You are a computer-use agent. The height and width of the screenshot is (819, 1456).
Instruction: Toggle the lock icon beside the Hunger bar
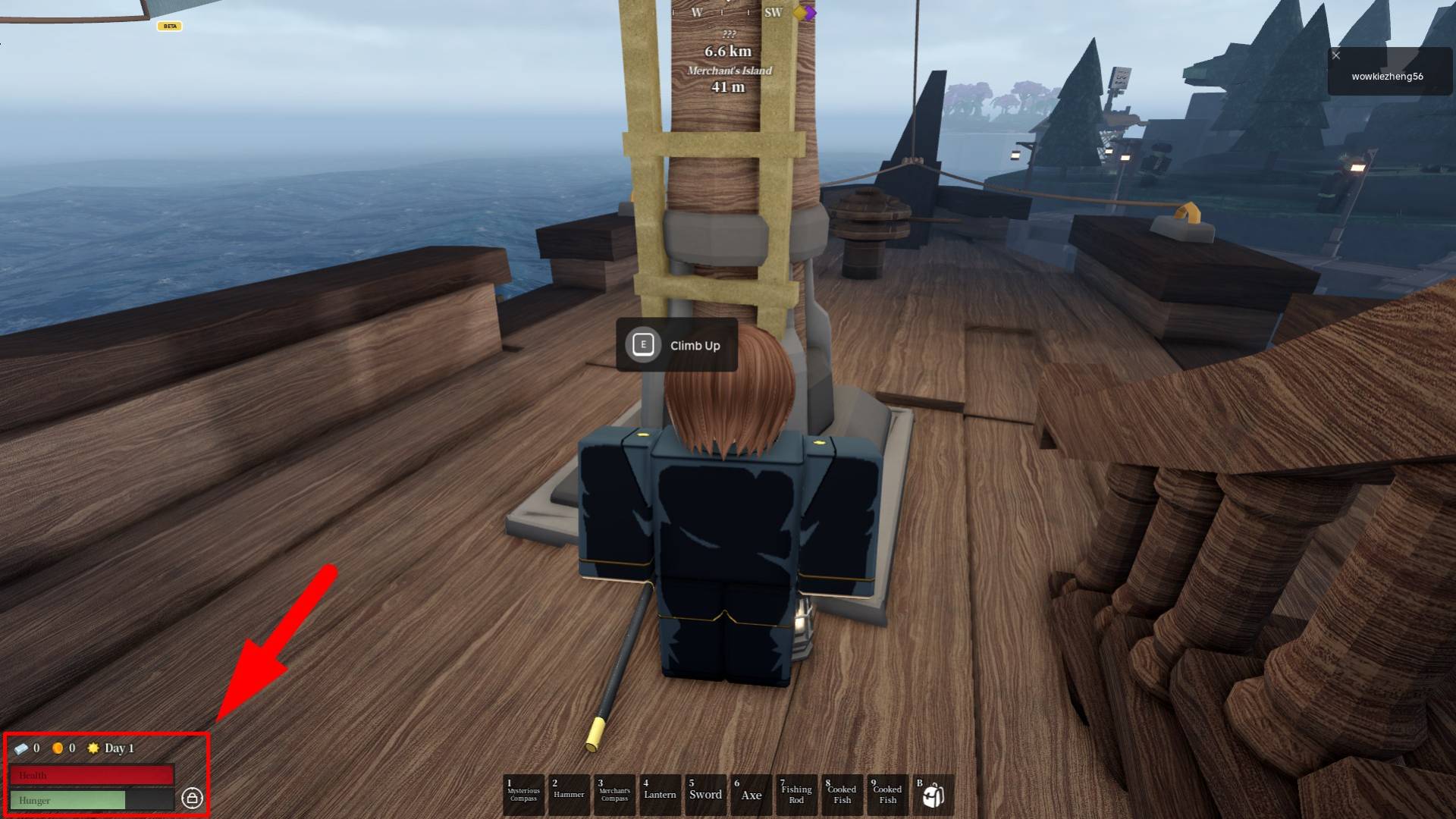tap(194, 799)
